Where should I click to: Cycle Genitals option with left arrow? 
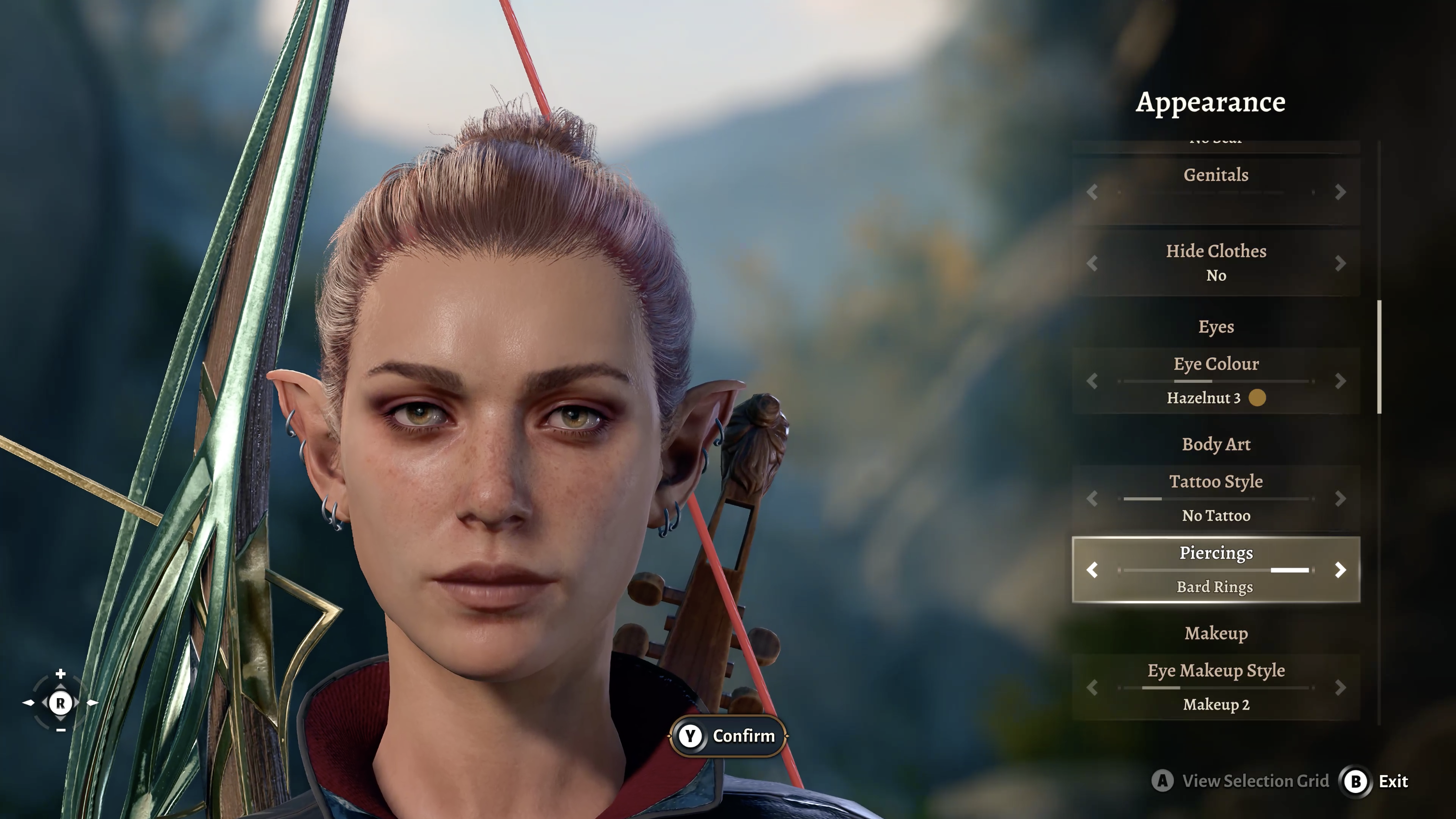tap(1092, 192)
